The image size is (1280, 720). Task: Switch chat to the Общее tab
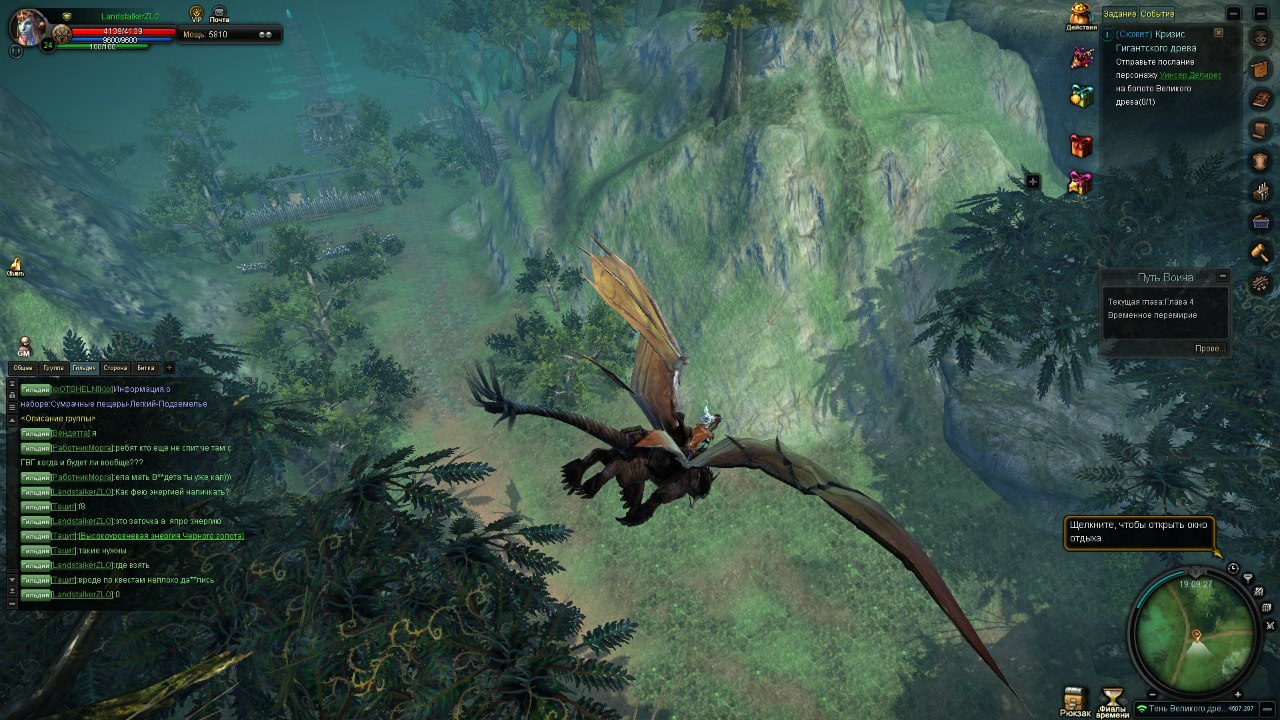(x=23, y=368)
